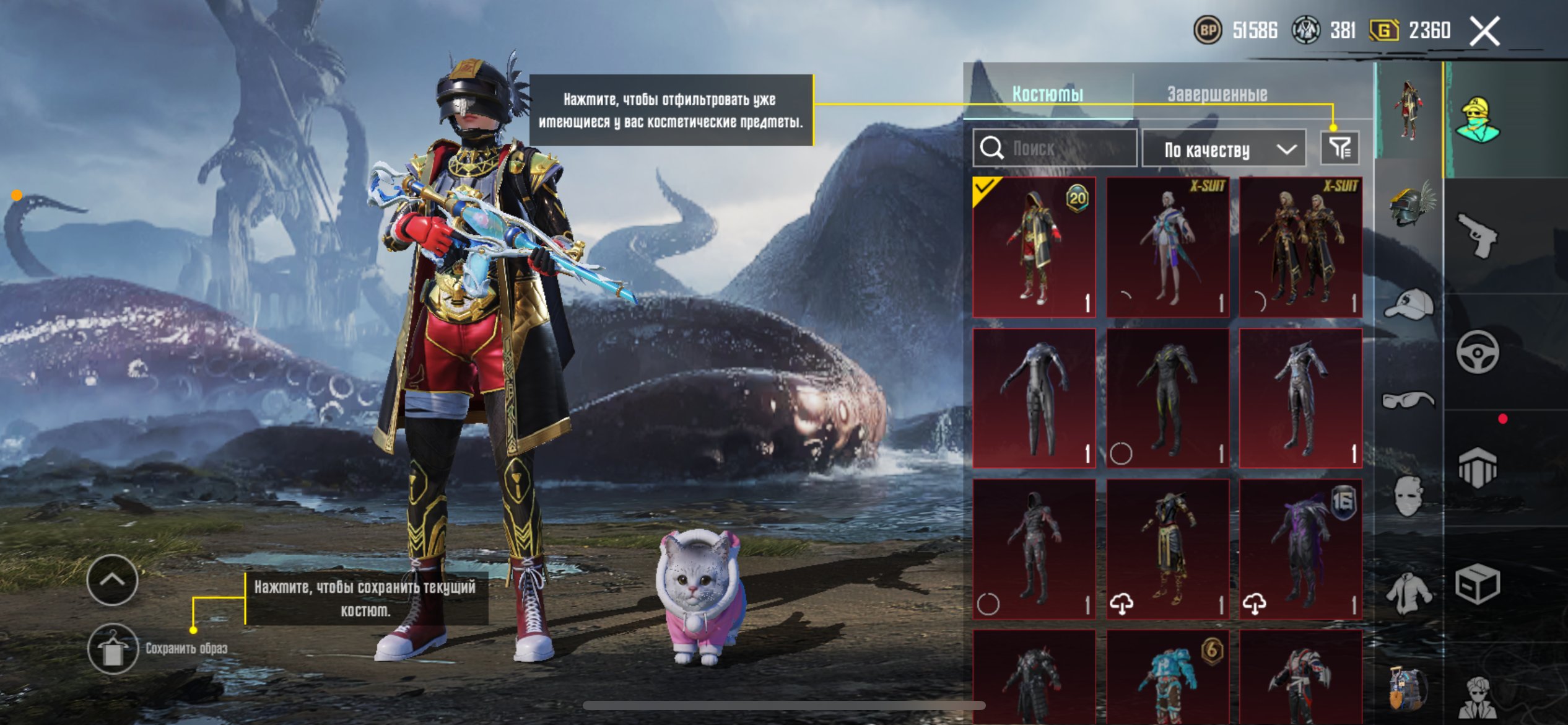Close the inventory screen with the X
The image size is (1568, 725).
[x=1485, y=31]
